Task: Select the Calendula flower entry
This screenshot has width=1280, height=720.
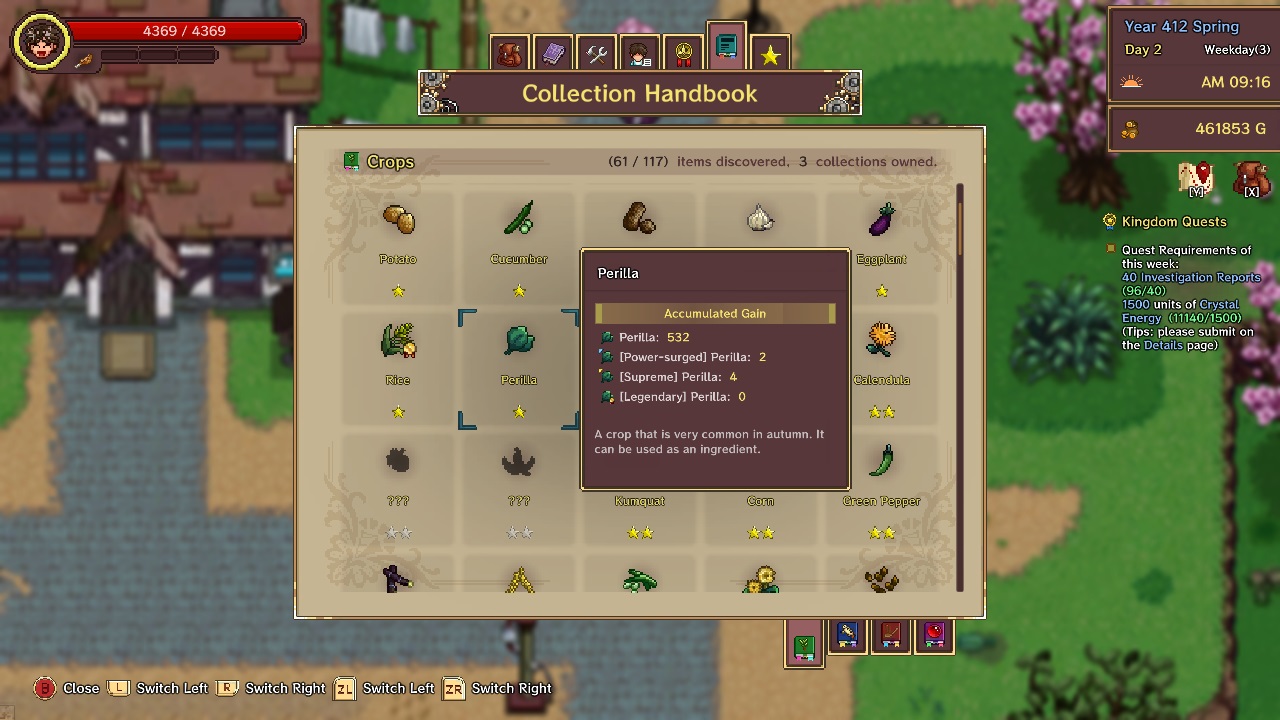Action: (881, 340)
